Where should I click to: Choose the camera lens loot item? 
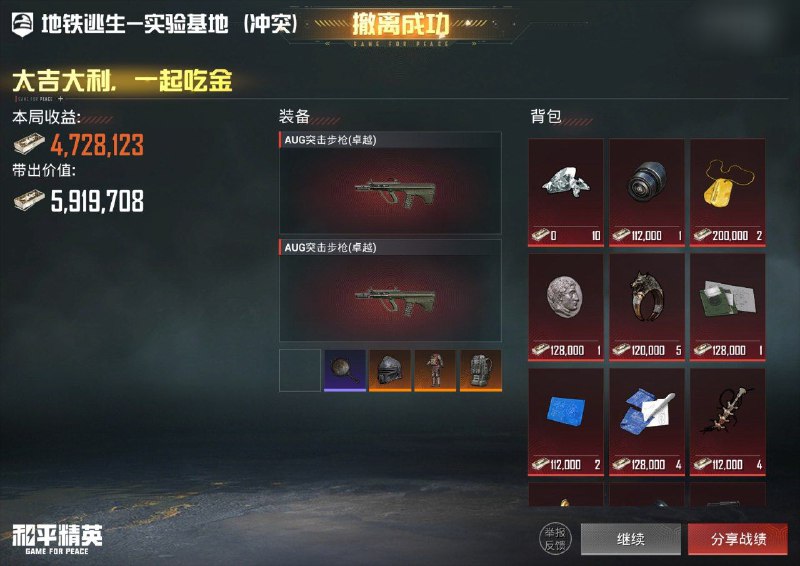point(646,192)
